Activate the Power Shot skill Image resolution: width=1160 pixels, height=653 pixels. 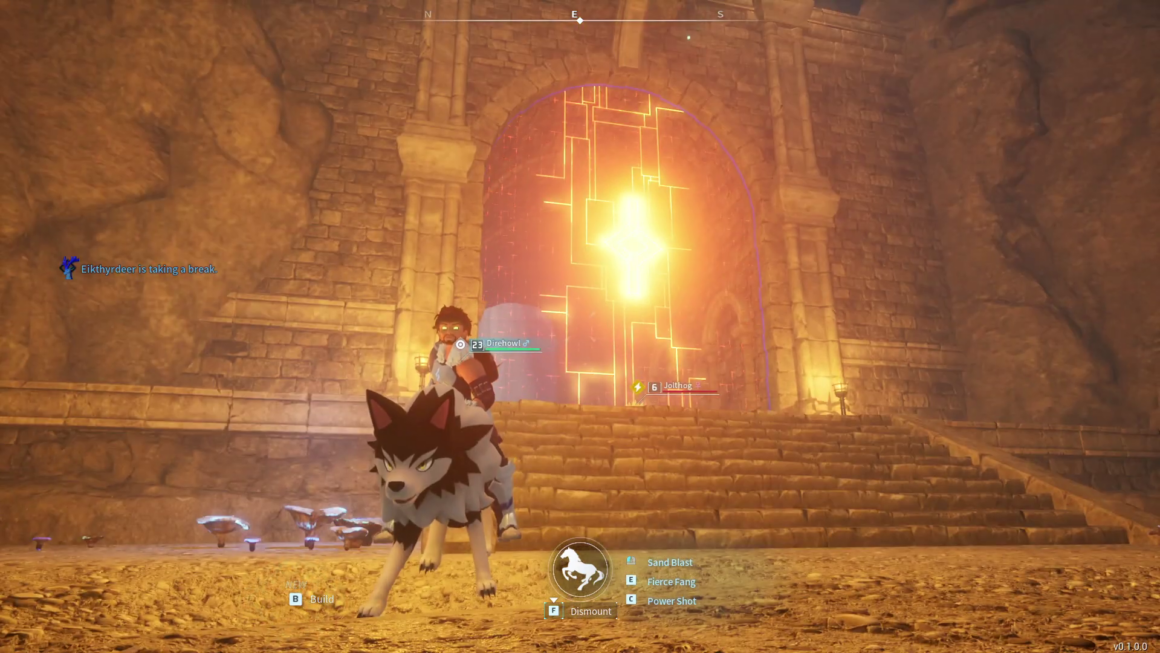[670, 601]
